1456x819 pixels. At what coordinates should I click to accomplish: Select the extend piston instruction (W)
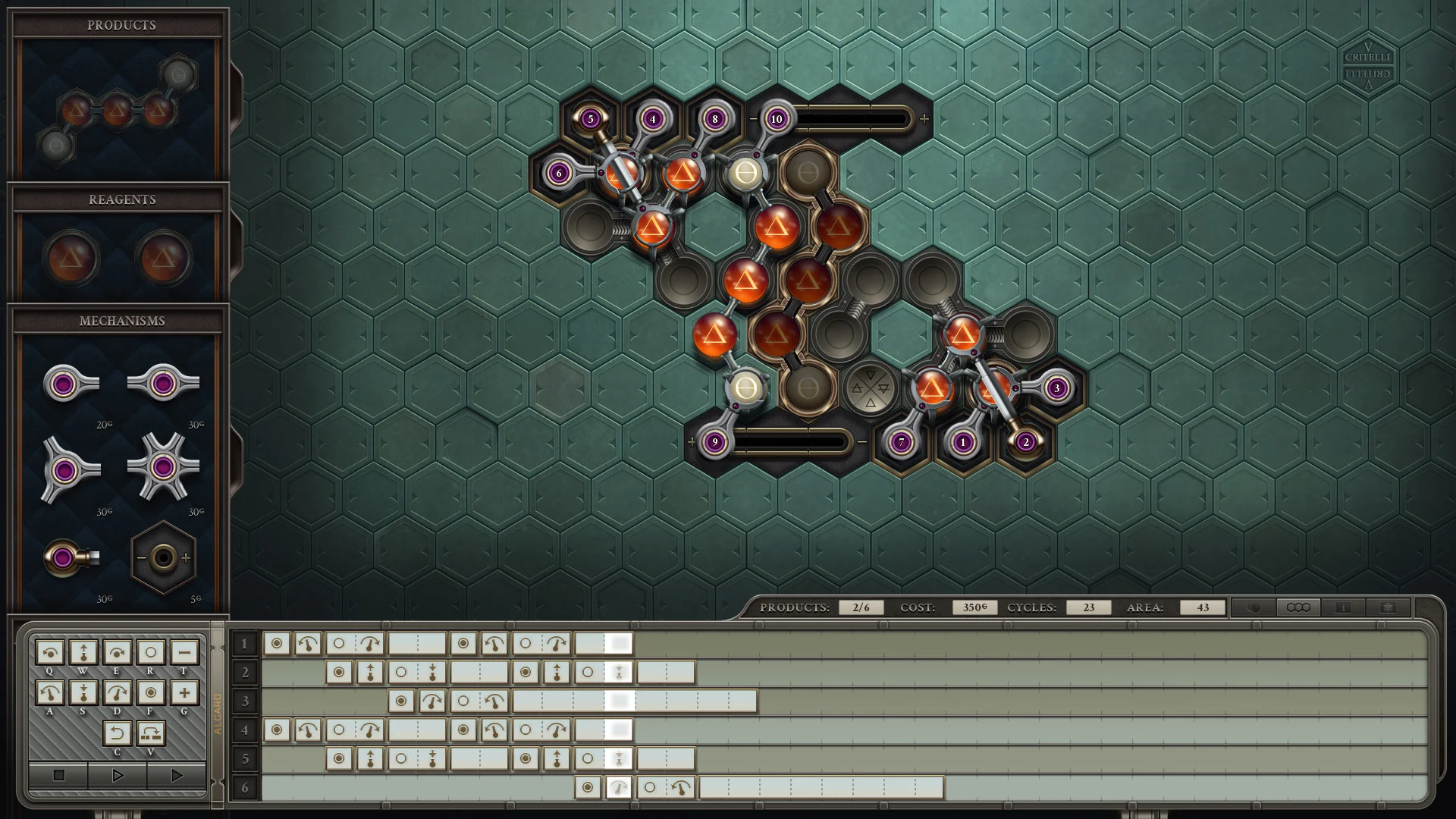(82, 651)
